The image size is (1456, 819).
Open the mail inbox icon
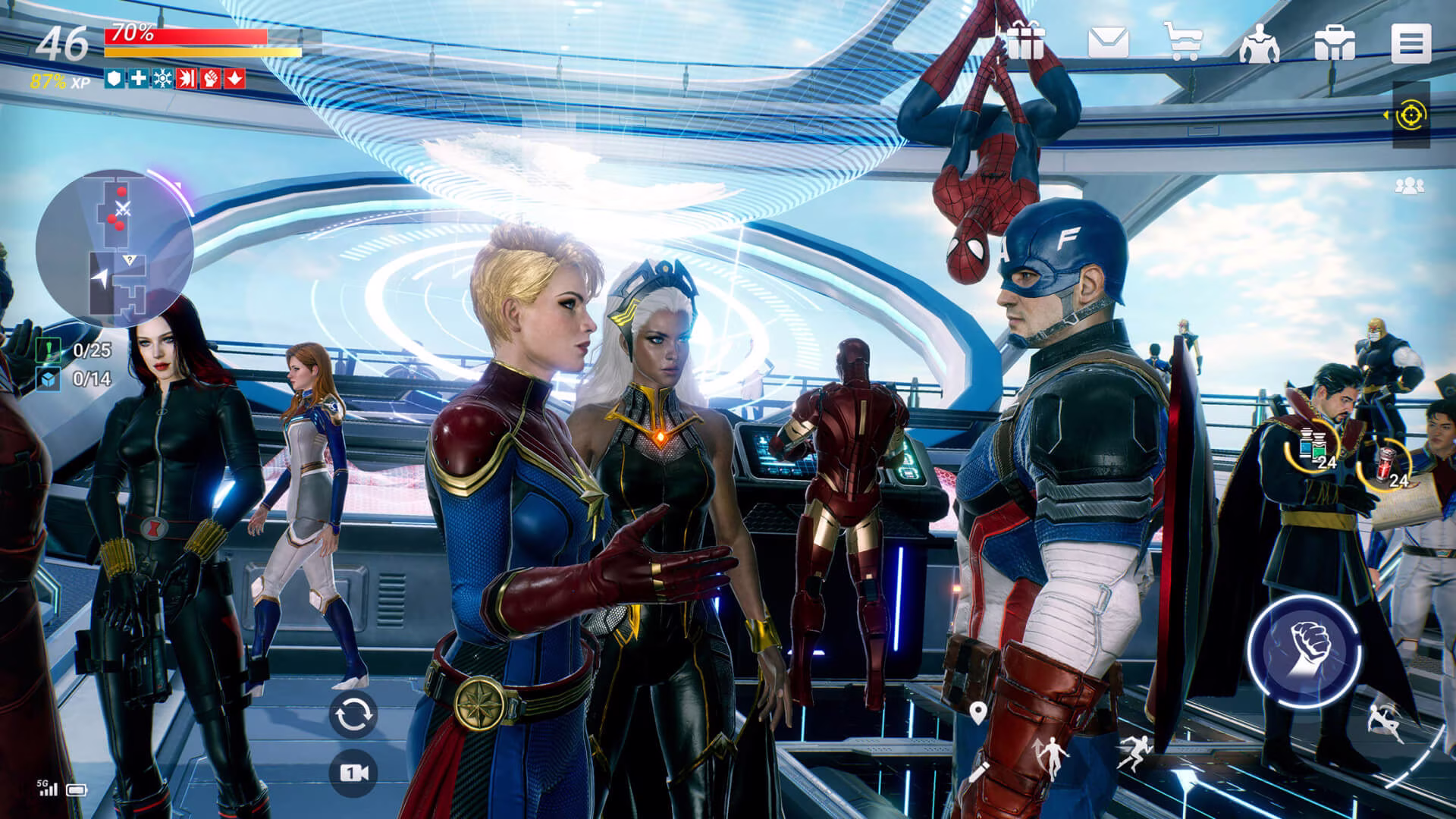[1109, 42]
